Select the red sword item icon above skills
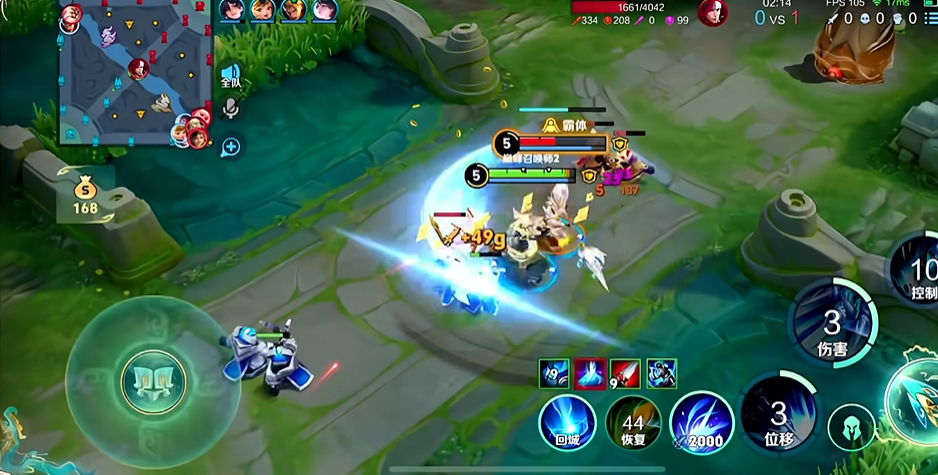938x475 pixels. pos(625,374)
